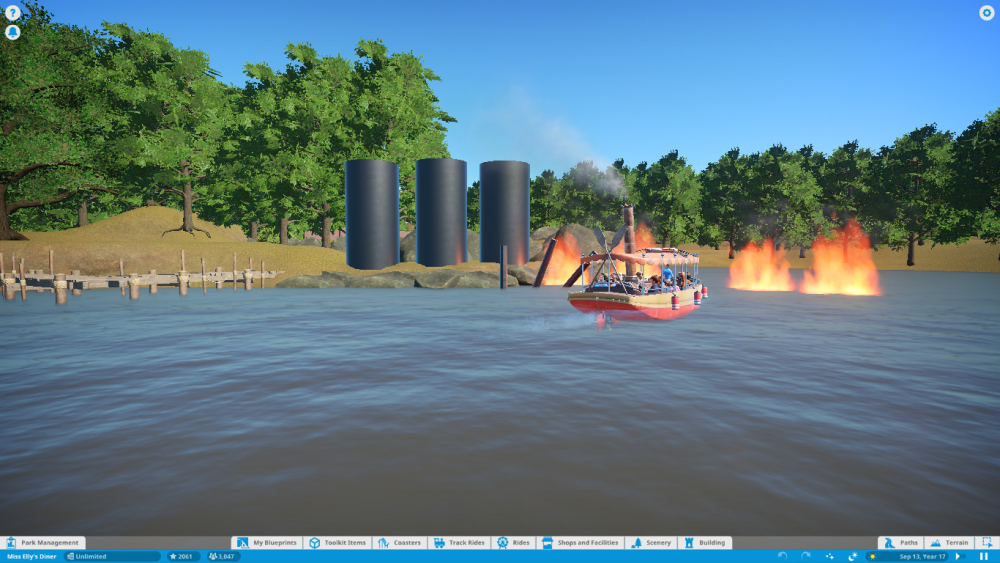
Task: Activate the multi-select box tool
Action: 986,543
